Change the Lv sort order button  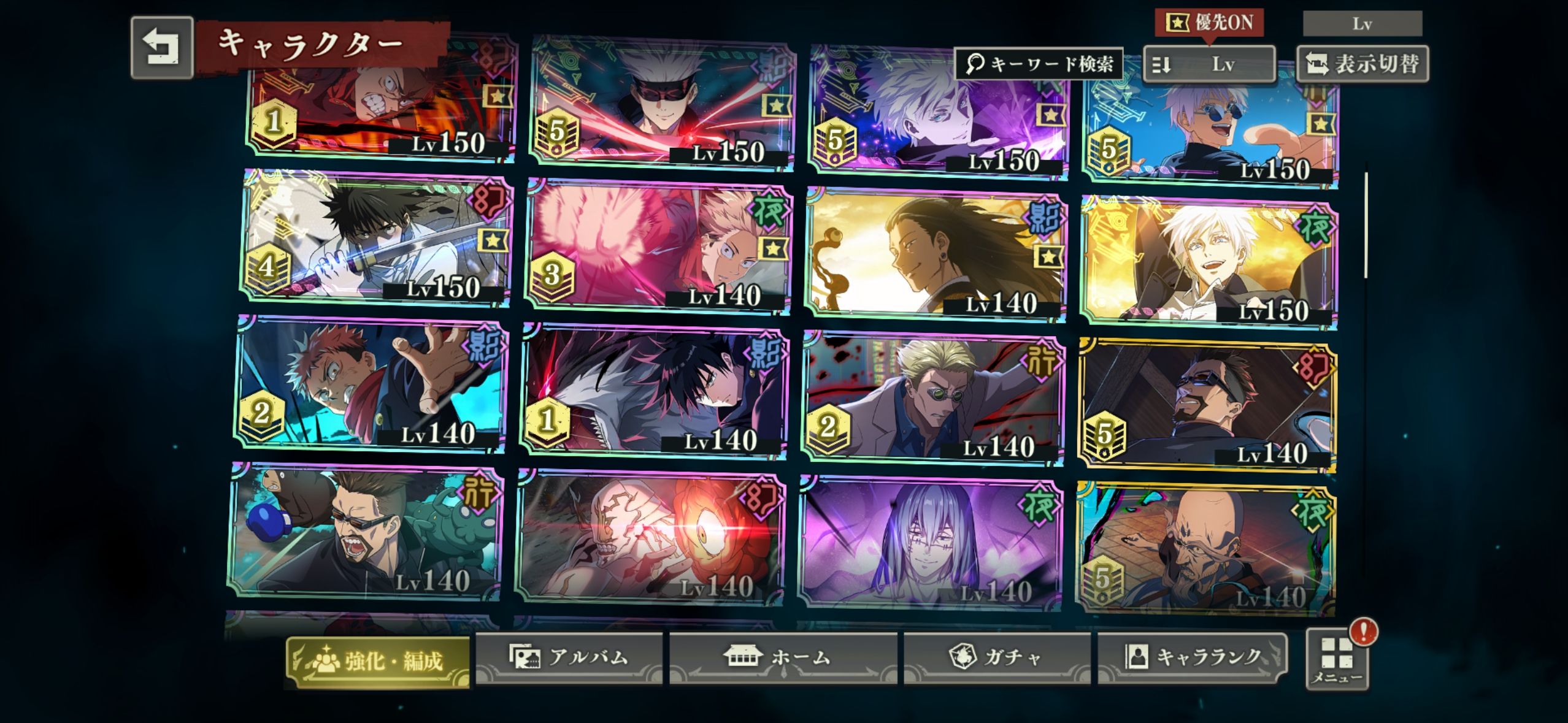(1209, 64)
